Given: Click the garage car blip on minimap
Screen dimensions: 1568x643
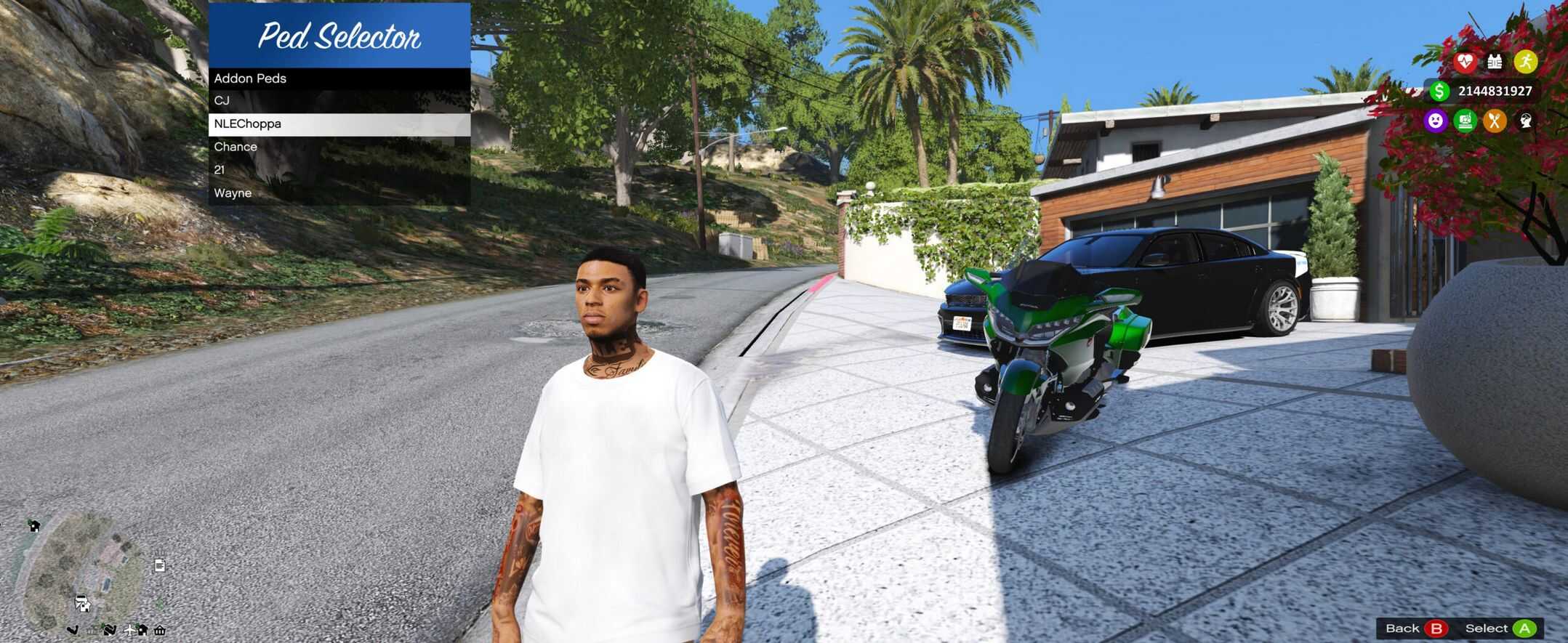Looking at the screenshot, I should pos(82,603).
